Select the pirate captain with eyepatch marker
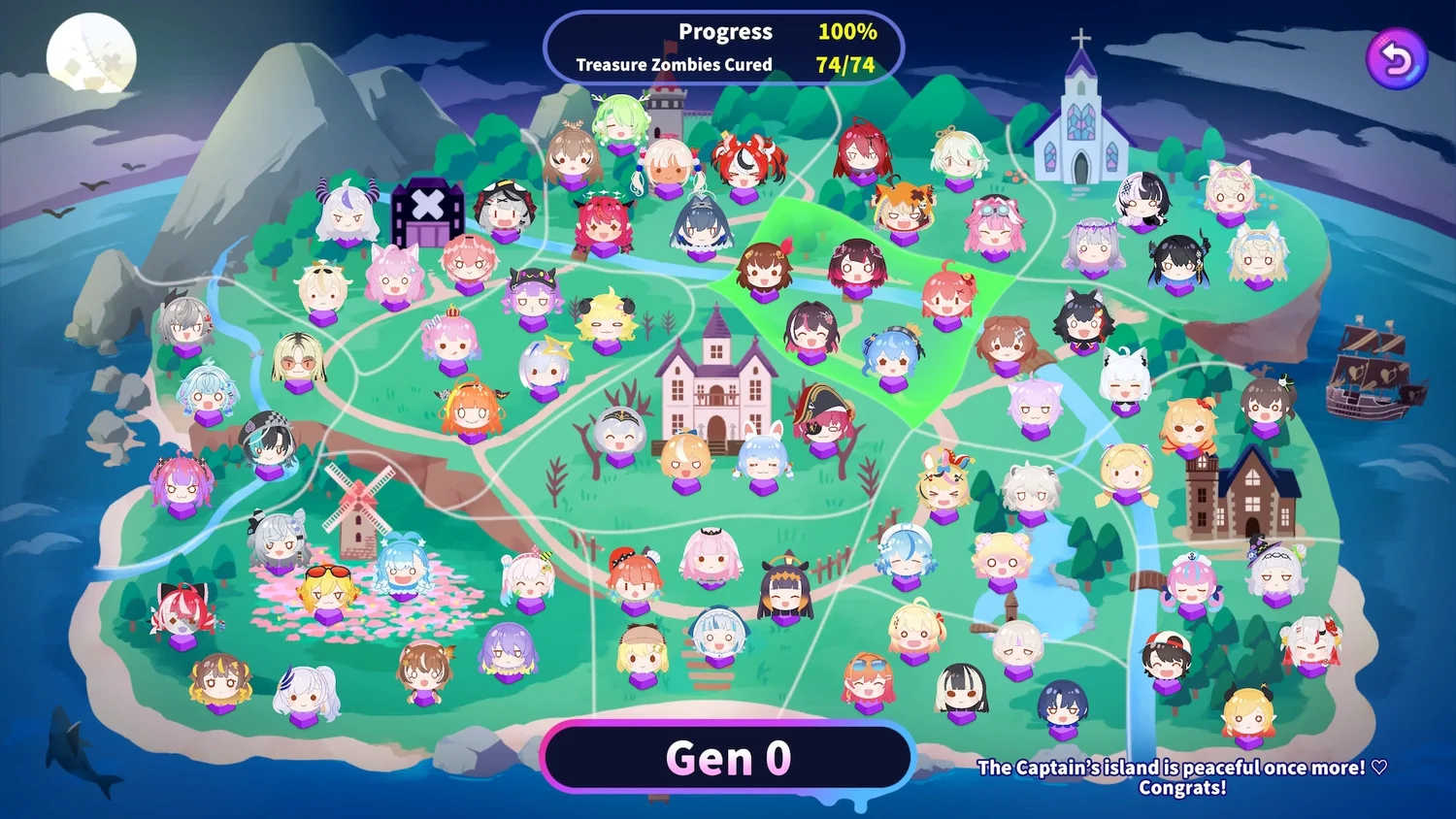This screenshot has height=819, width=1456. pos(823,419)
